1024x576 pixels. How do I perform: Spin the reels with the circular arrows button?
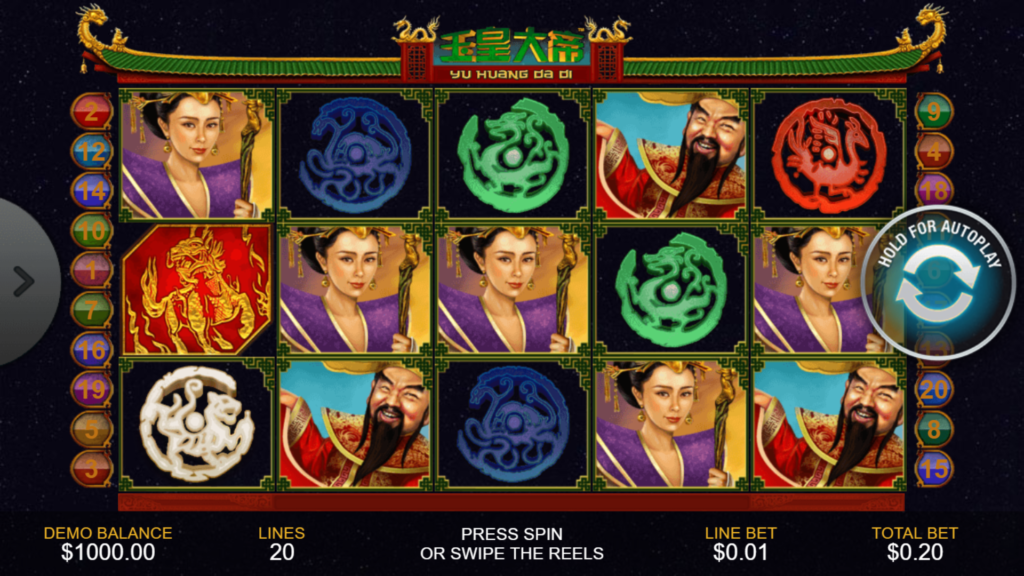click(x=936, y=284)
